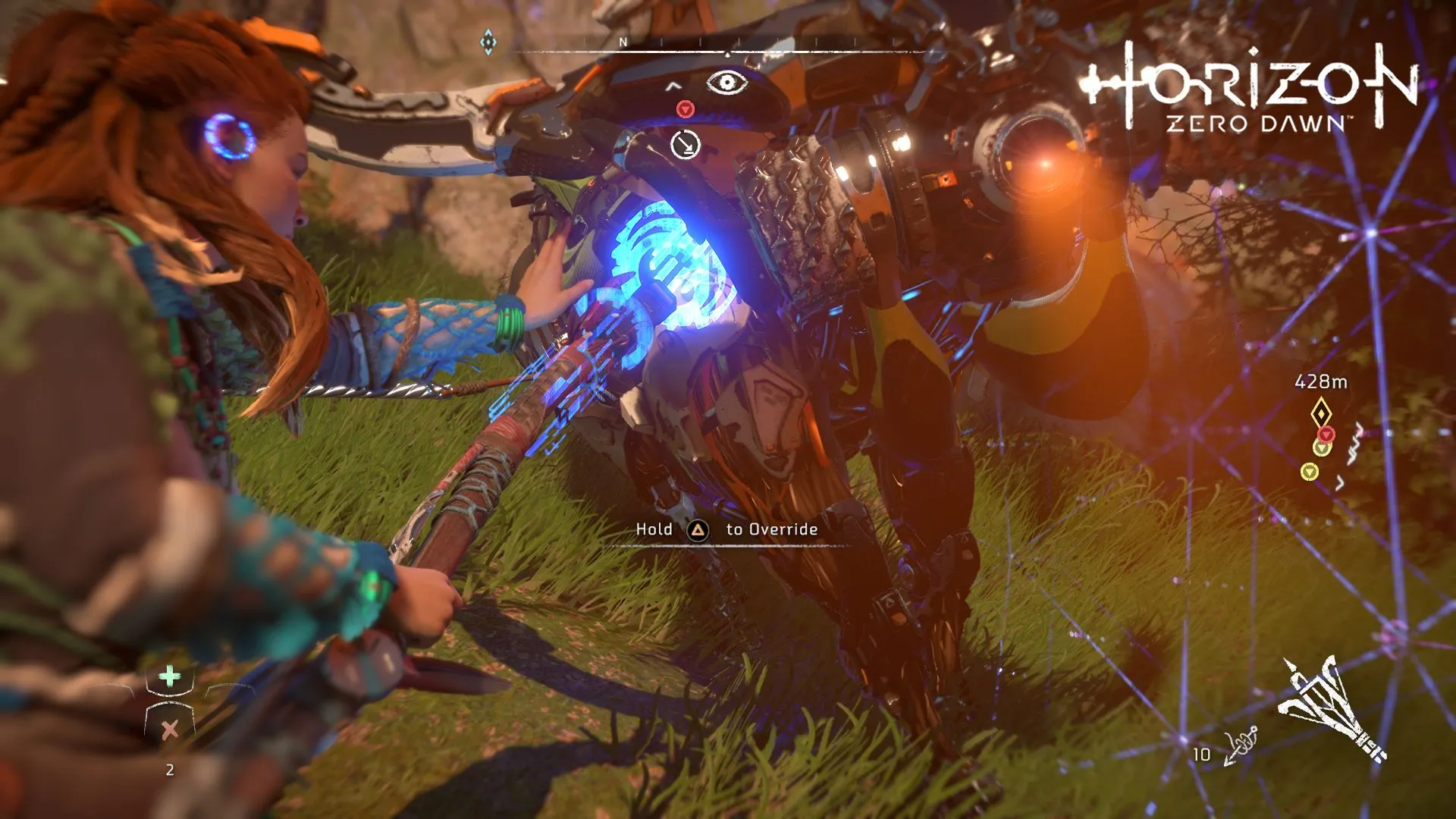Click the white eye detection indicator
This screenshot has height=819, width=1456.
coord(726,82)
